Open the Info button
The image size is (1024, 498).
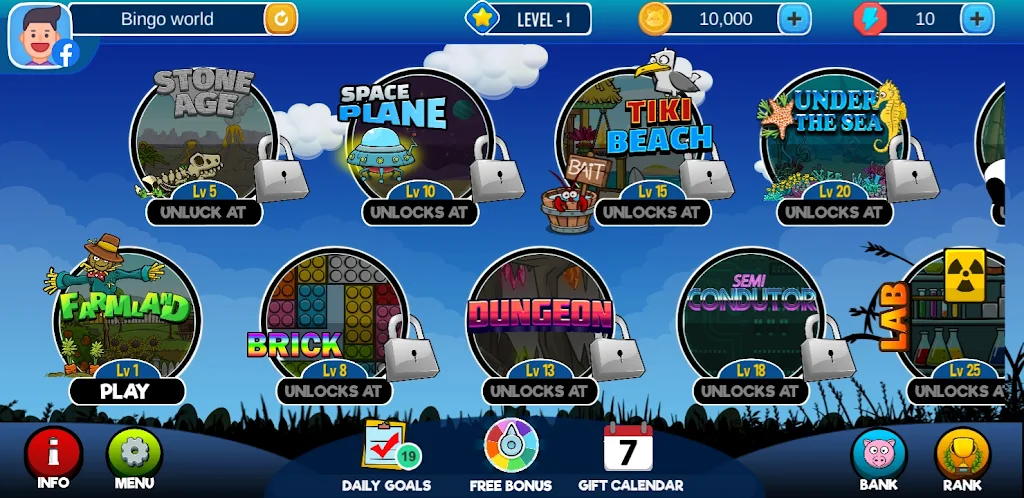click(53, 453)
